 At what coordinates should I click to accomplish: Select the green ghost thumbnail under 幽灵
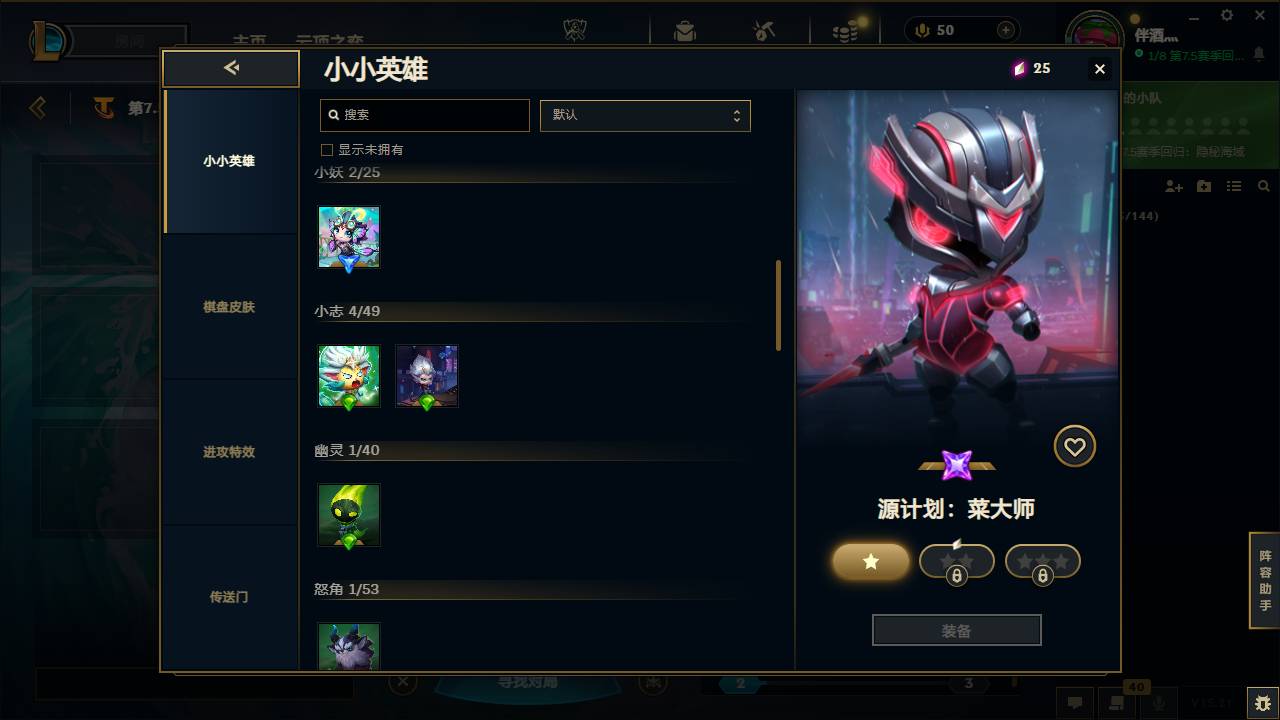[x=348, y=515]
